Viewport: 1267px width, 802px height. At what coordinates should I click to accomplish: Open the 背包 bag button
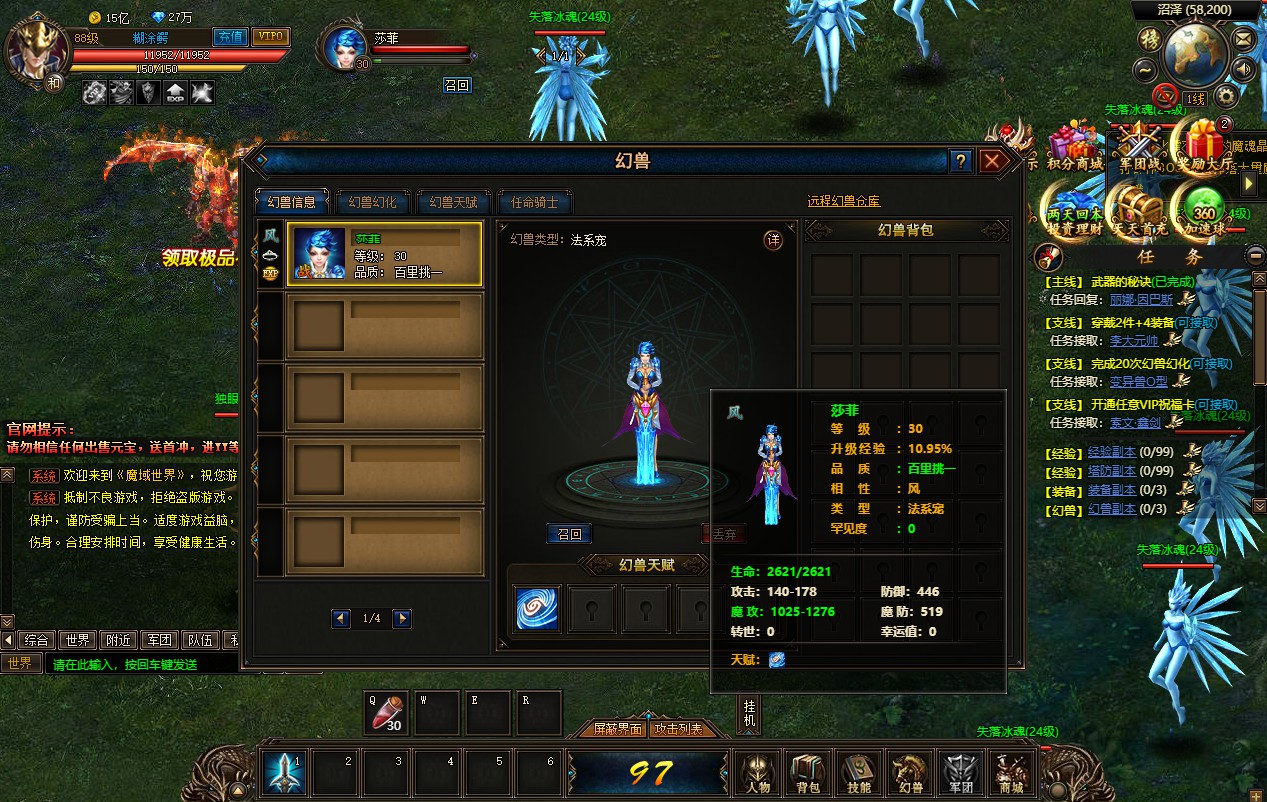[x=807, y=773]
